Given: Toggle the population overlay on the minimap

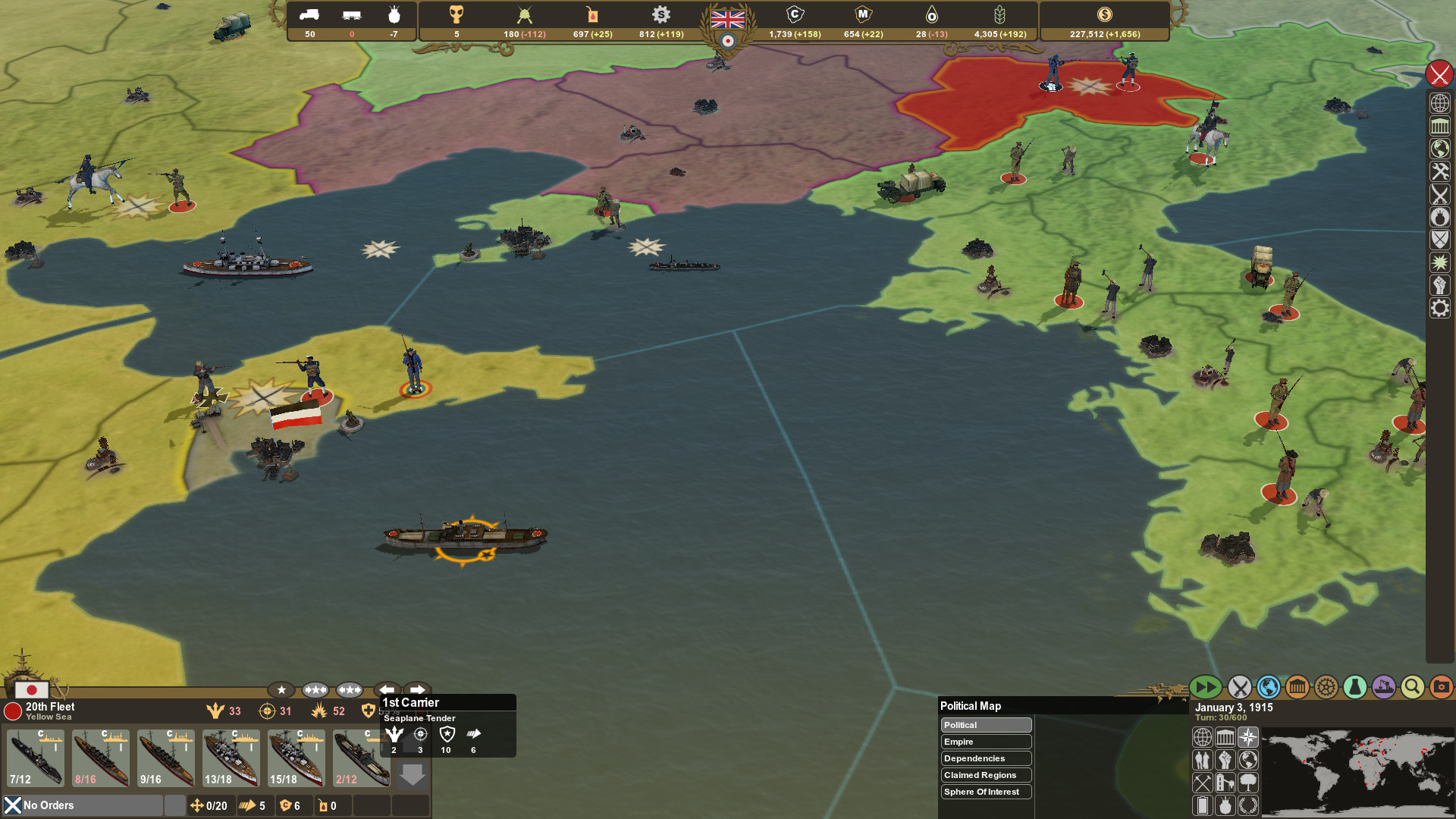Looking at the screenshot, I should [1203, 758].
